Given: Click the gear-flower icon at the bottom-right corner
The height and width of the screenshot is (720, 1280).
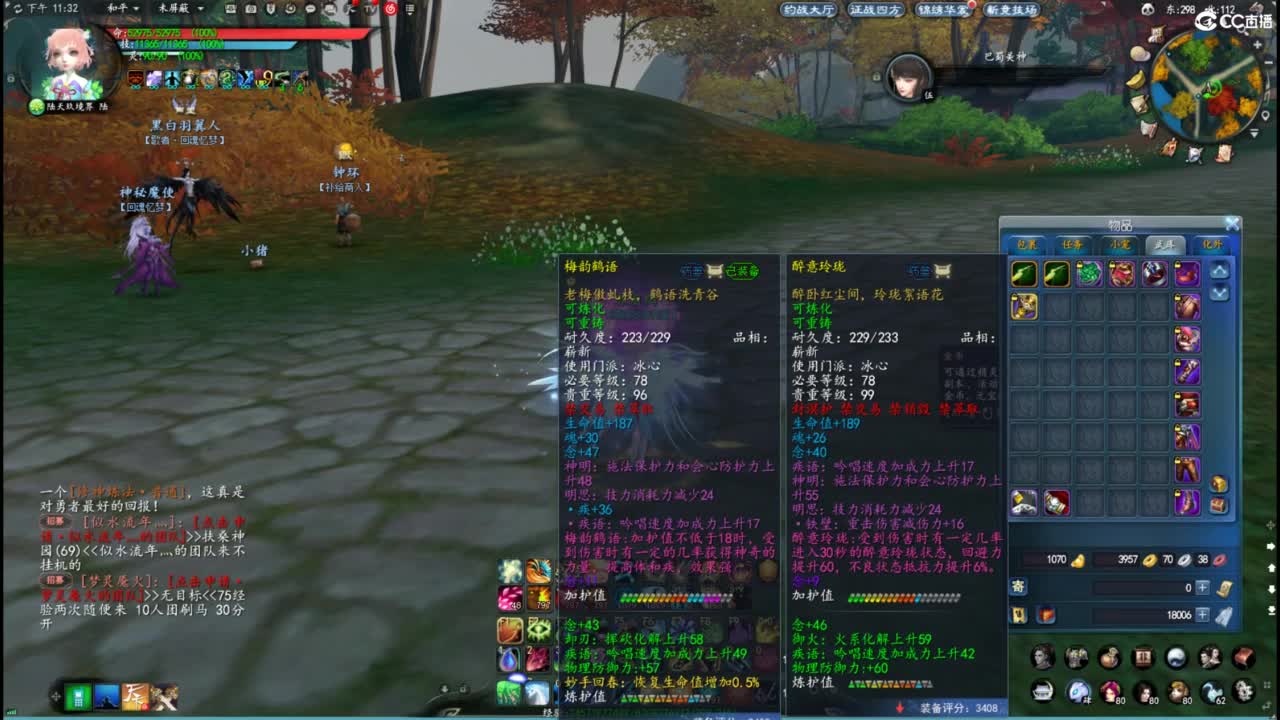Looking at the screenshot, I should point(1244,692).
